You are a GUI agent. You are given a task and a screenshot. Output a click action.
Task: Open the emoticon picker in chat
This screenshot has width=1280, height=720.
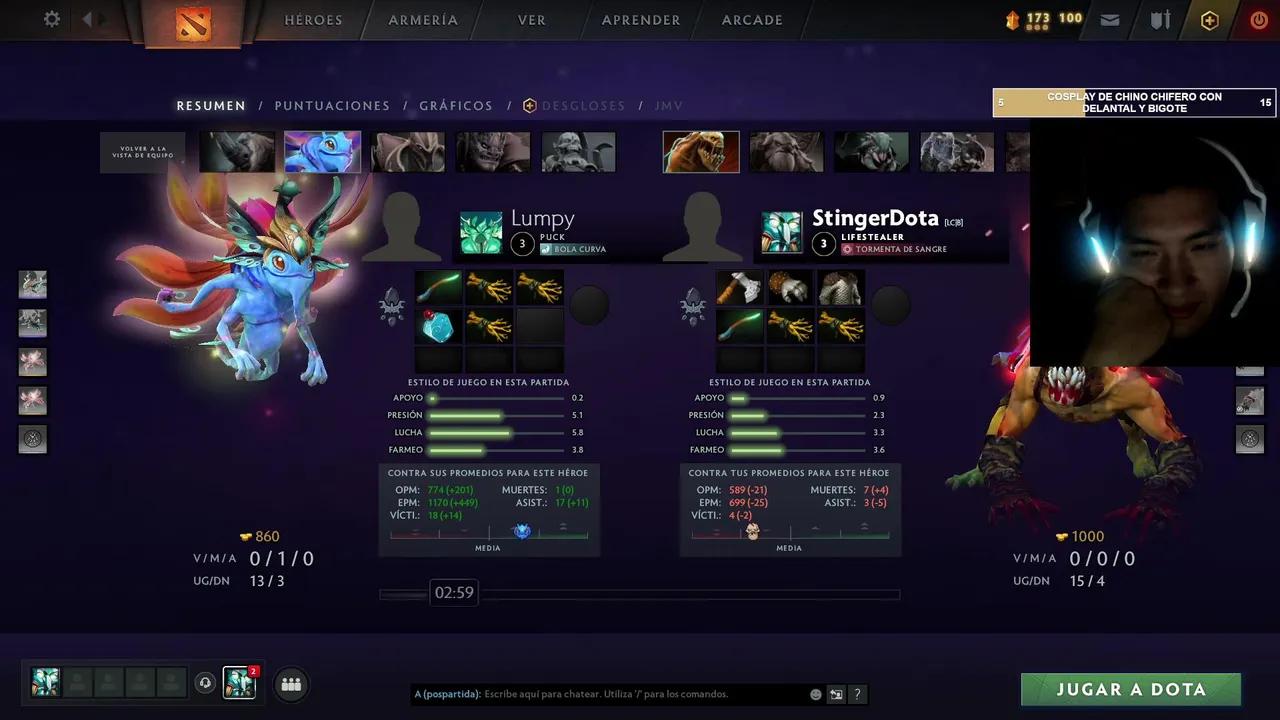816,694
